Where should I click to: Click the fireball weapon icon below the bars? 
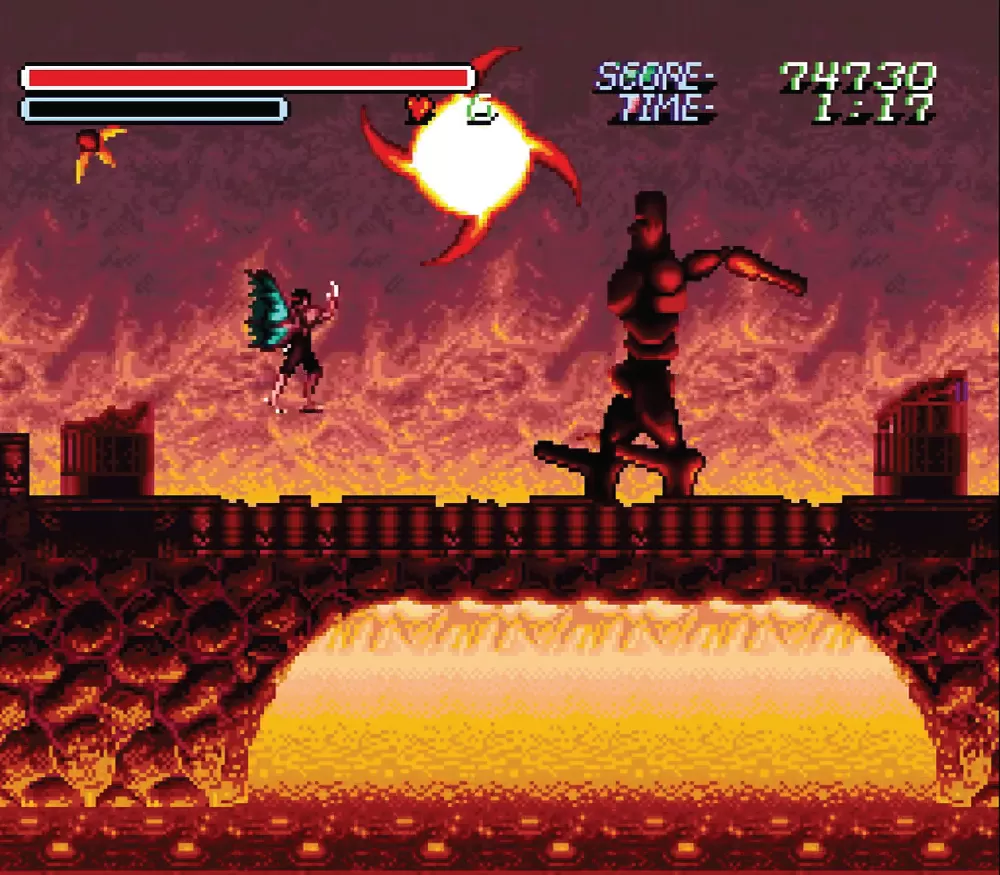coord(98,150)
